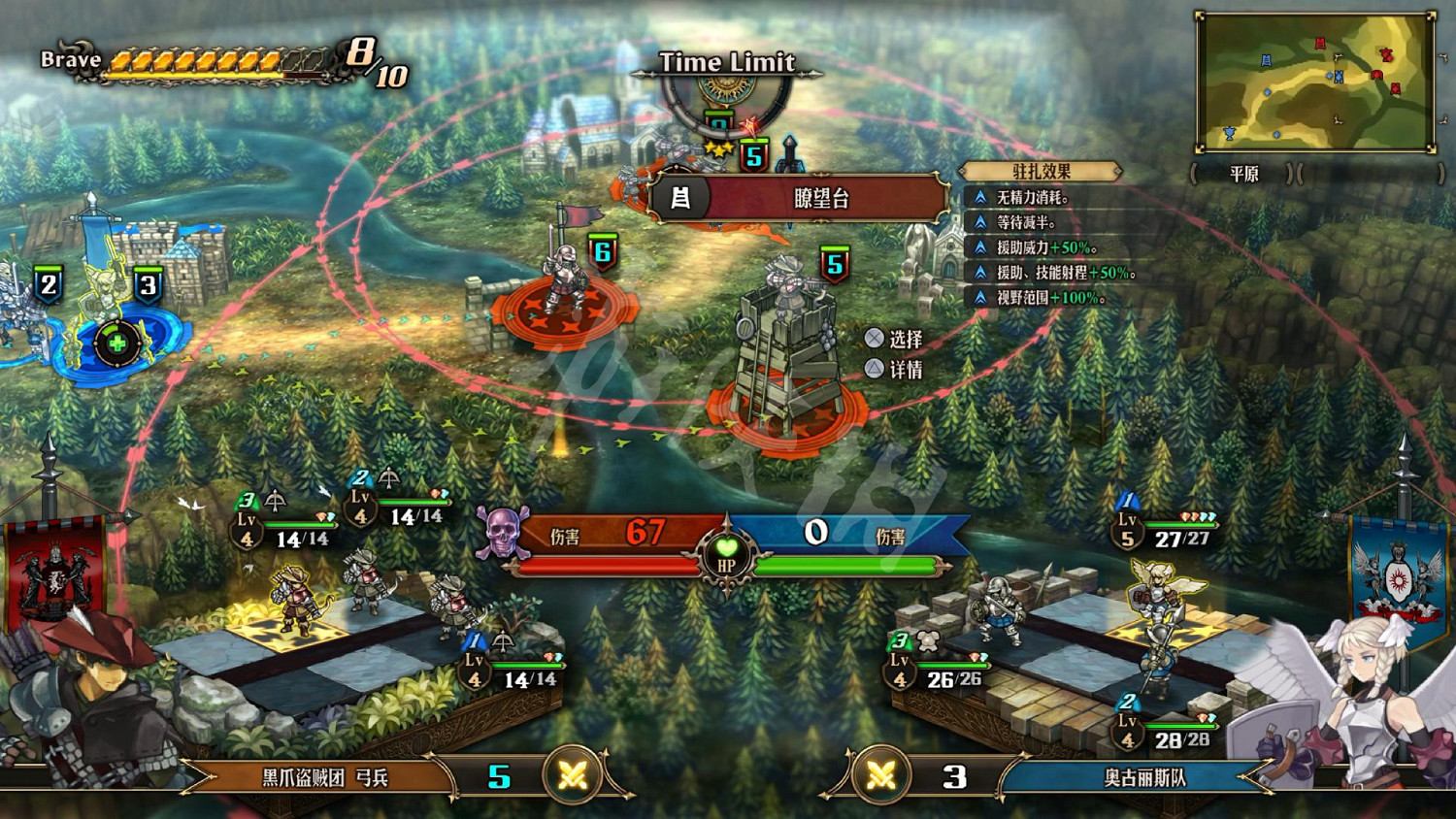1456x819 pixels.
Task: Click the green heart HP emblem
Action: point(726,554)
